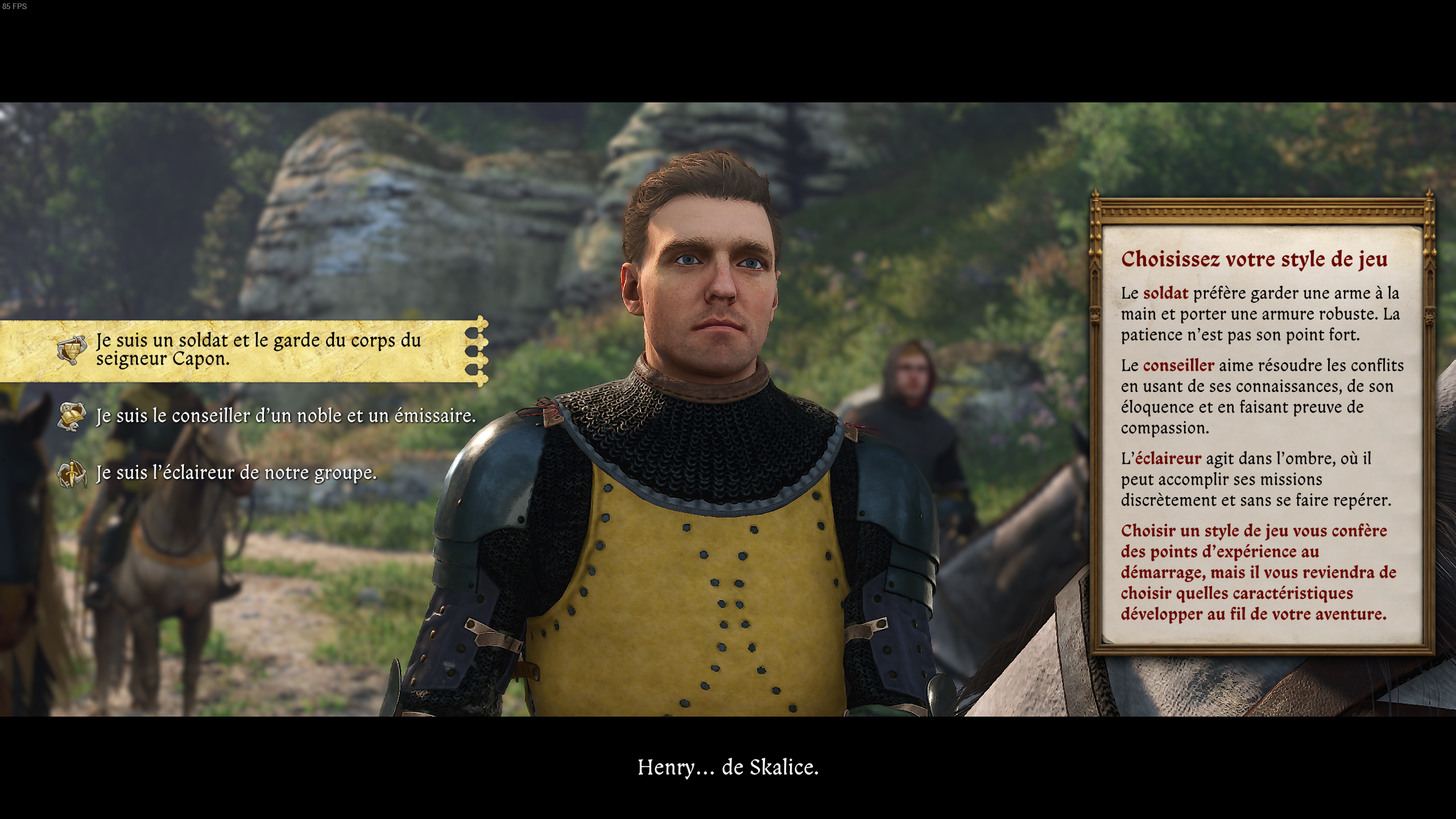Click the subtitle 'Henry… de Skalice'
The image size is (1456, 819).
[728, 767]
